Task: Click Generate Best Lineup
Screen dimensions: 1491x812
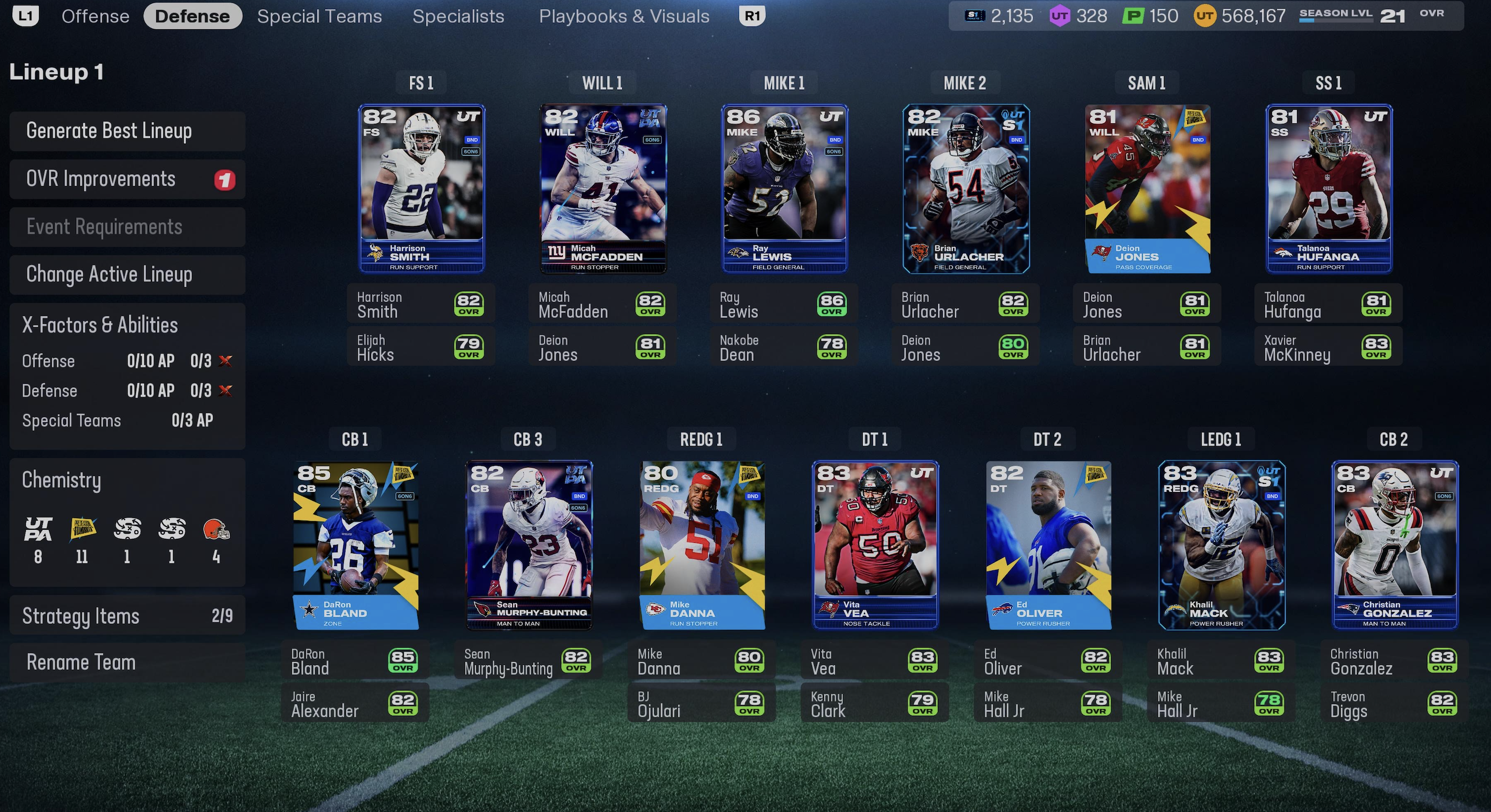Action: click(128, 131)
